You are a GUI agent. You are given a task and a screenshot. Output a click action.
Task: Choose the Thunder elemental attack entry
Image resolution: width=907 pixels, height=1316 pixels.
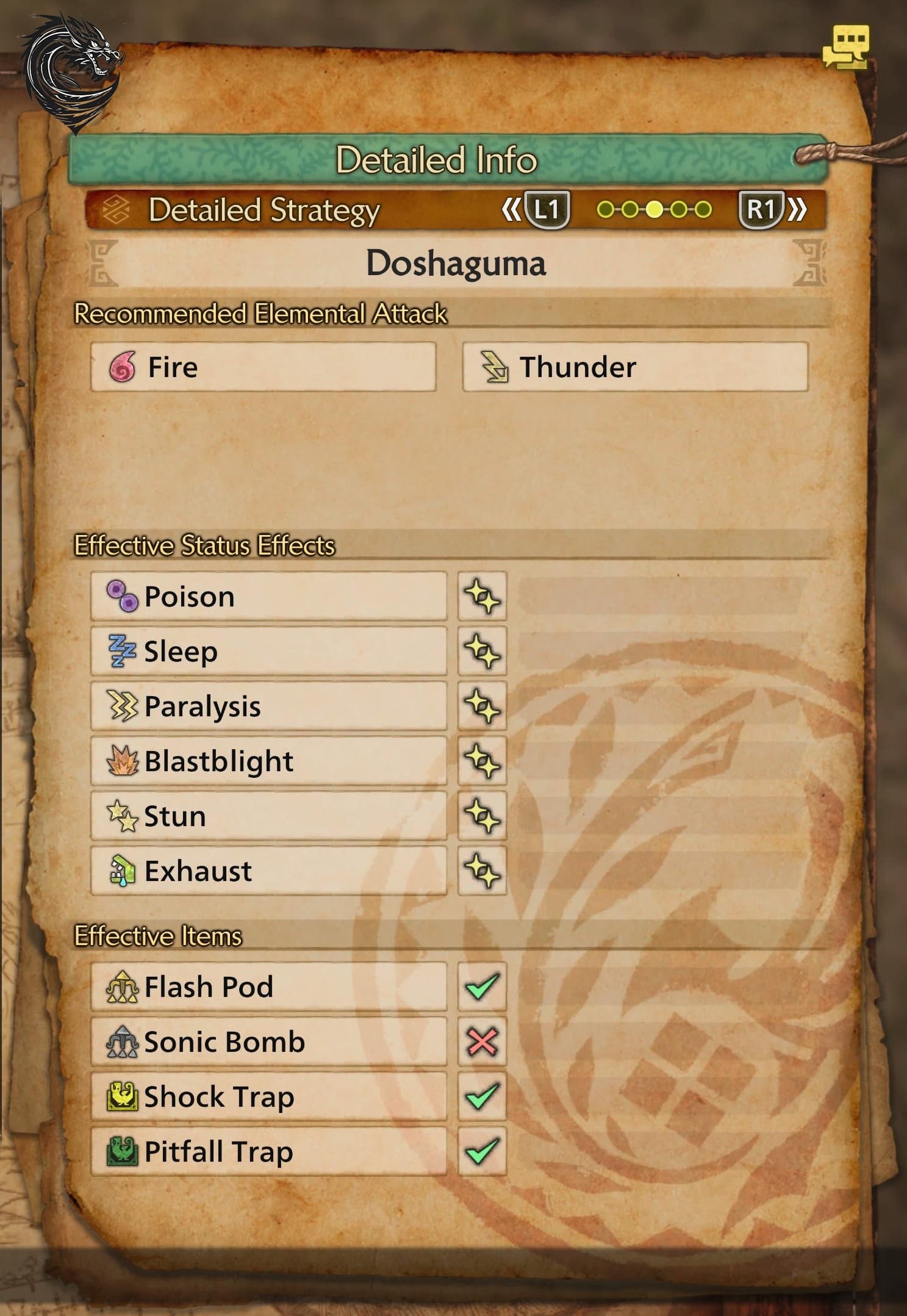[635, 367]
